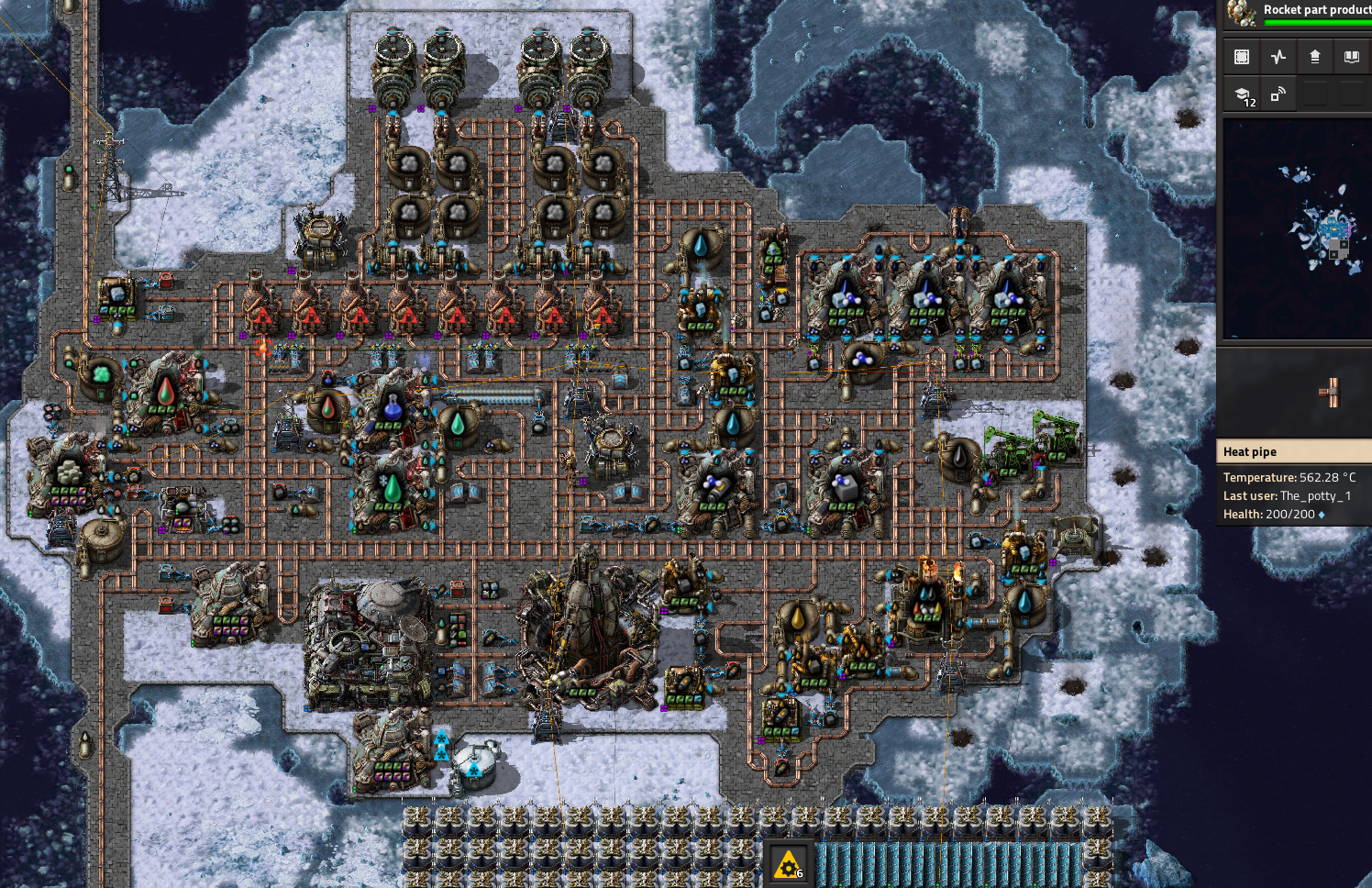Open the graduation cap tips button
This screenshot has height=888, width=1372.
(1242, 94)
